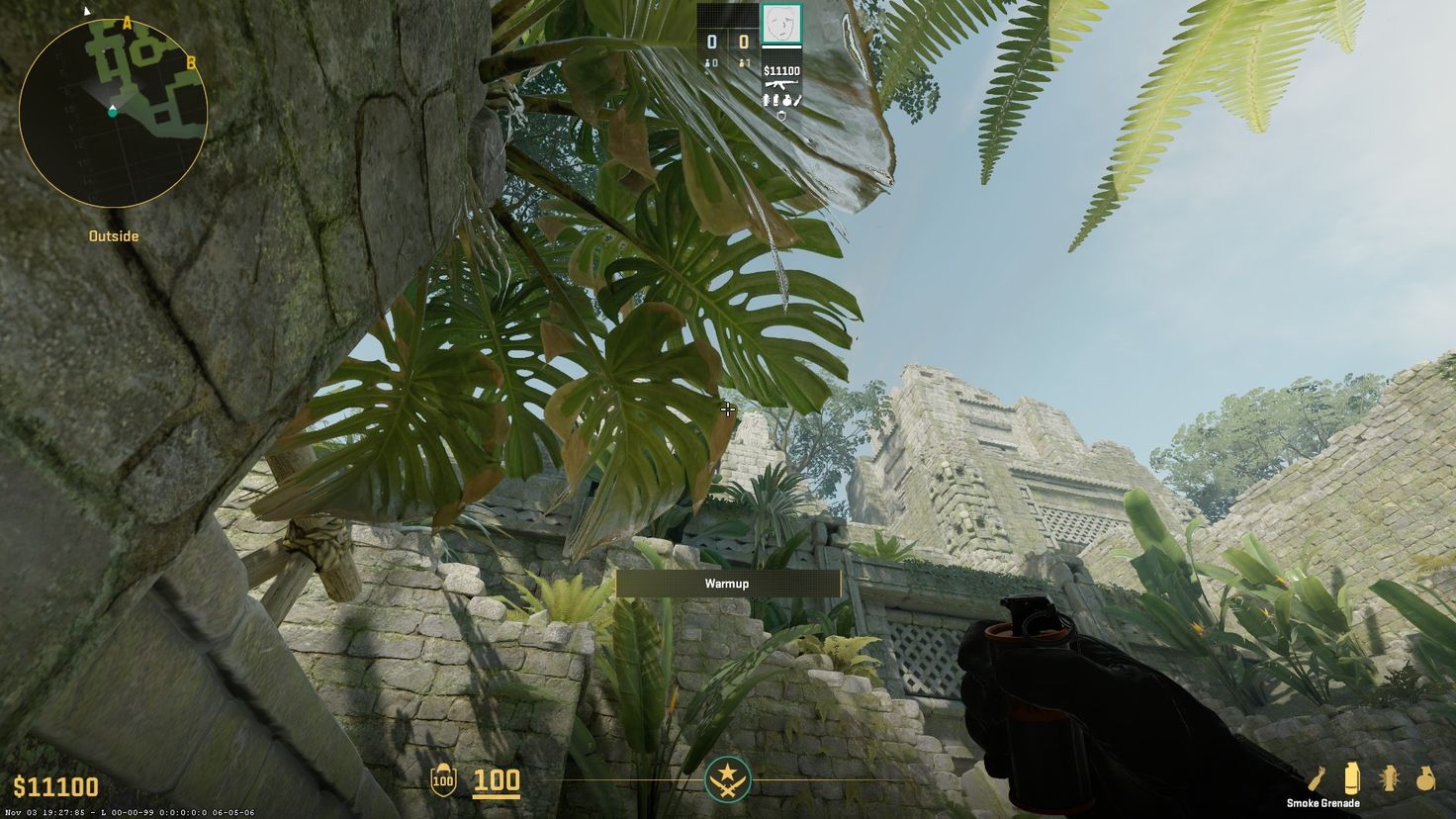
Task: Toggle the player health bar under the avatar
Action: (781, 46)
